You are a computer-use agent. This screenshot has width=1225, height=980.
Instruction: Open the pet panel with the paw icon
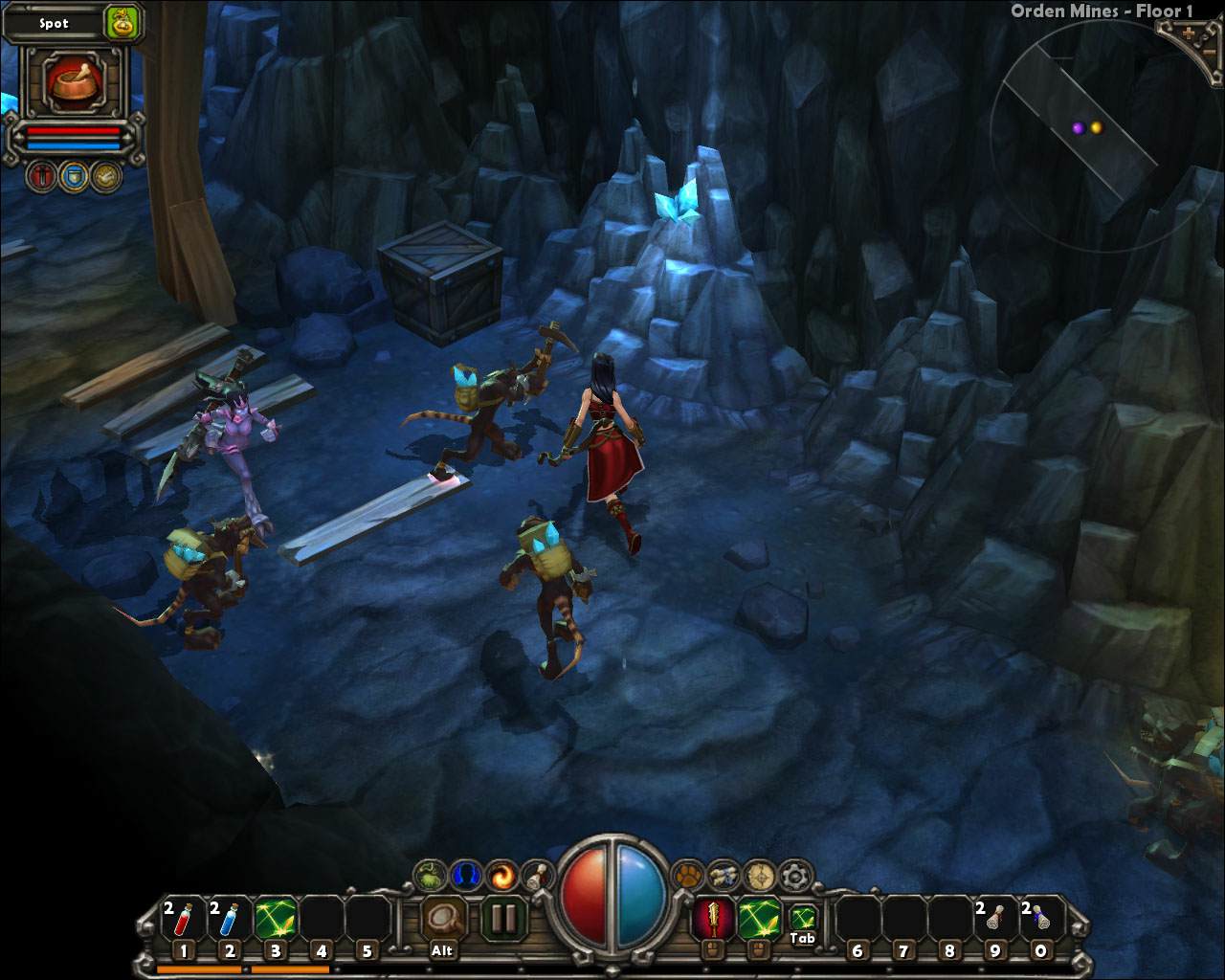(x=688, y=874)
